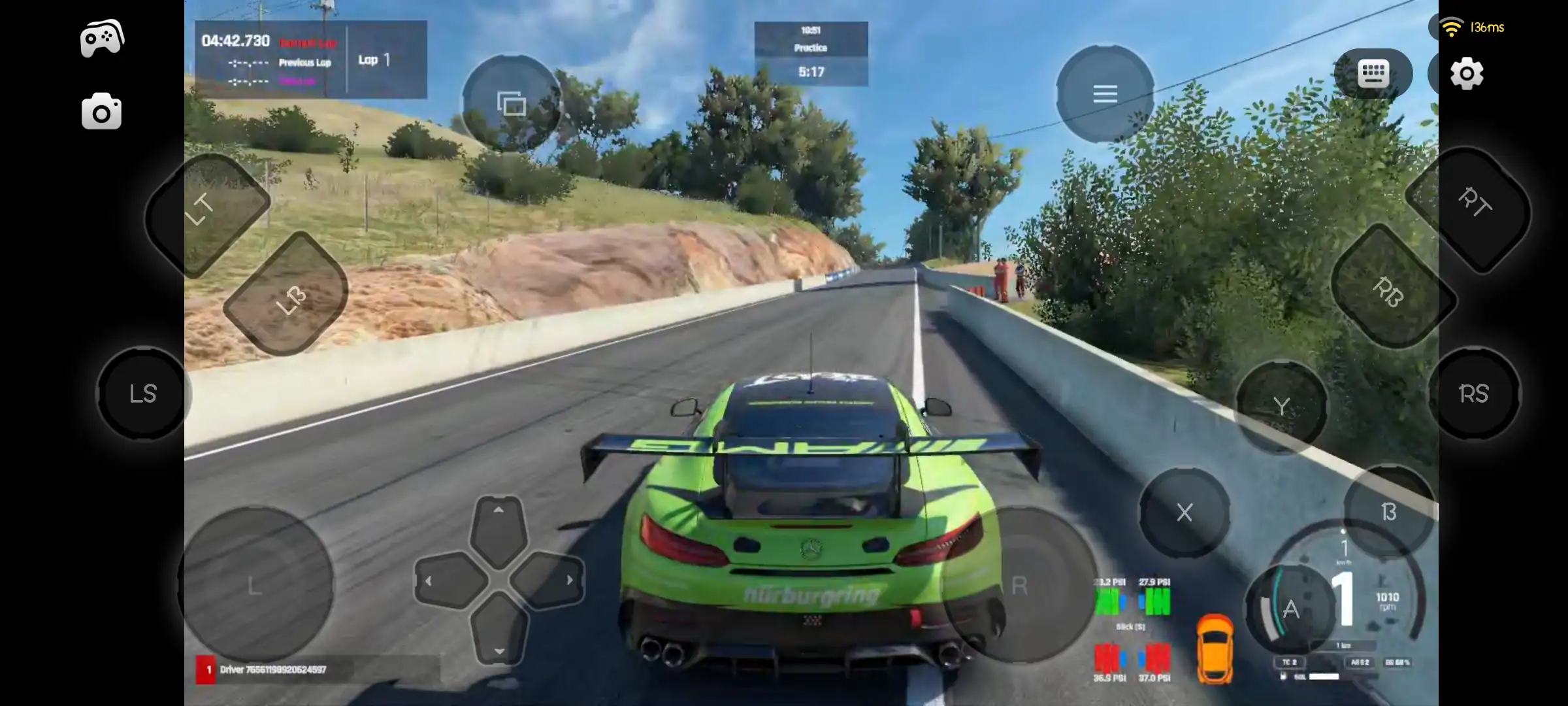Open the streaming settings gear
The width and height of the screenshot is (1568, 706).
click(x=1468, y=73)
